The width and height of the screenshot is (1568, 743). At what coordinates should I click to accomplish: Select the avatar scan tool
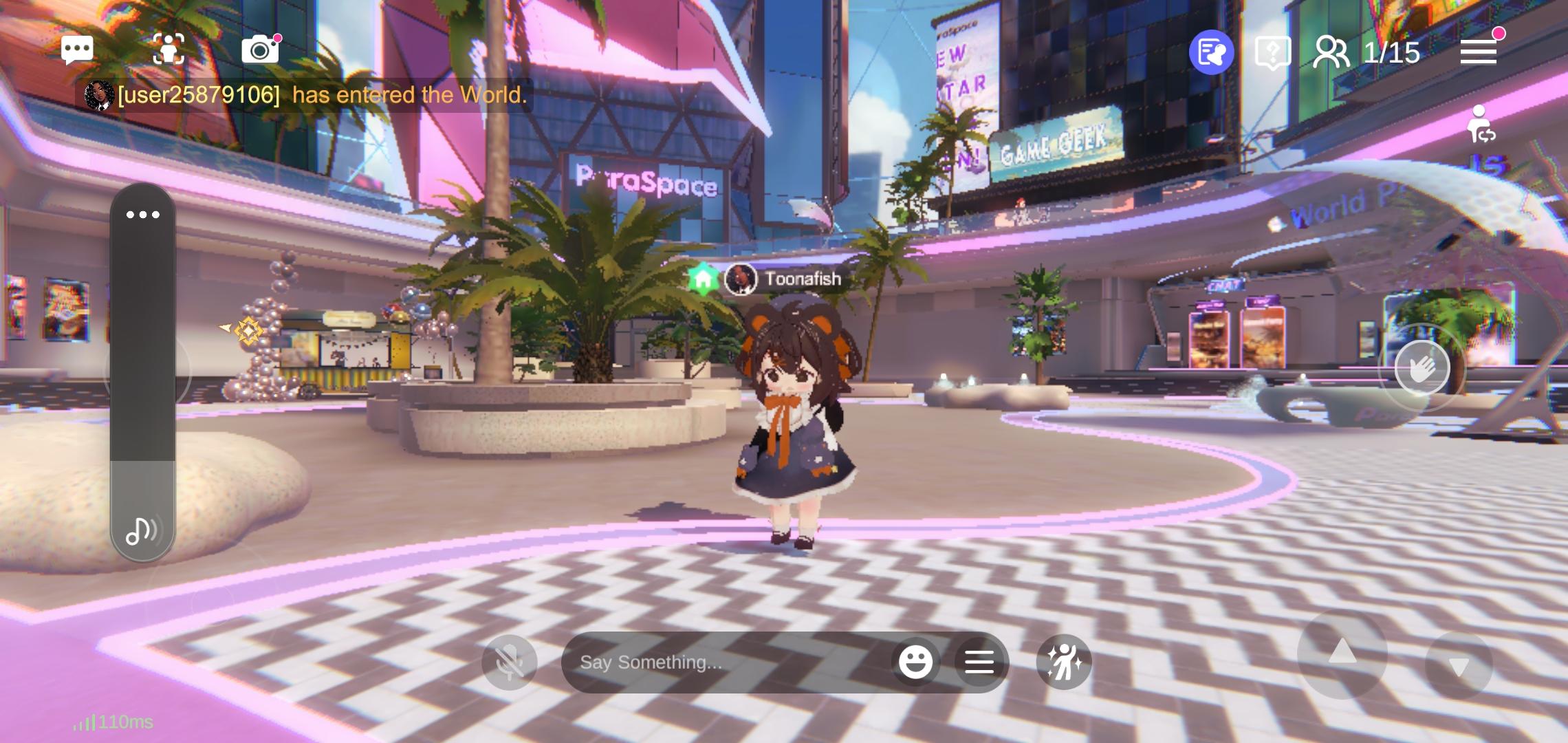pos(170,50)
